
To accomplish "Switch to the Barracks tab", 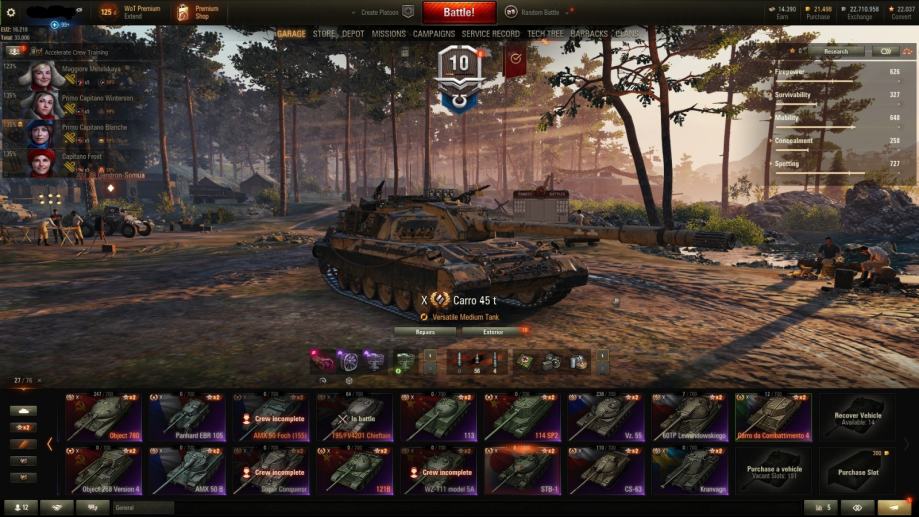I will (x=589, y=34).
